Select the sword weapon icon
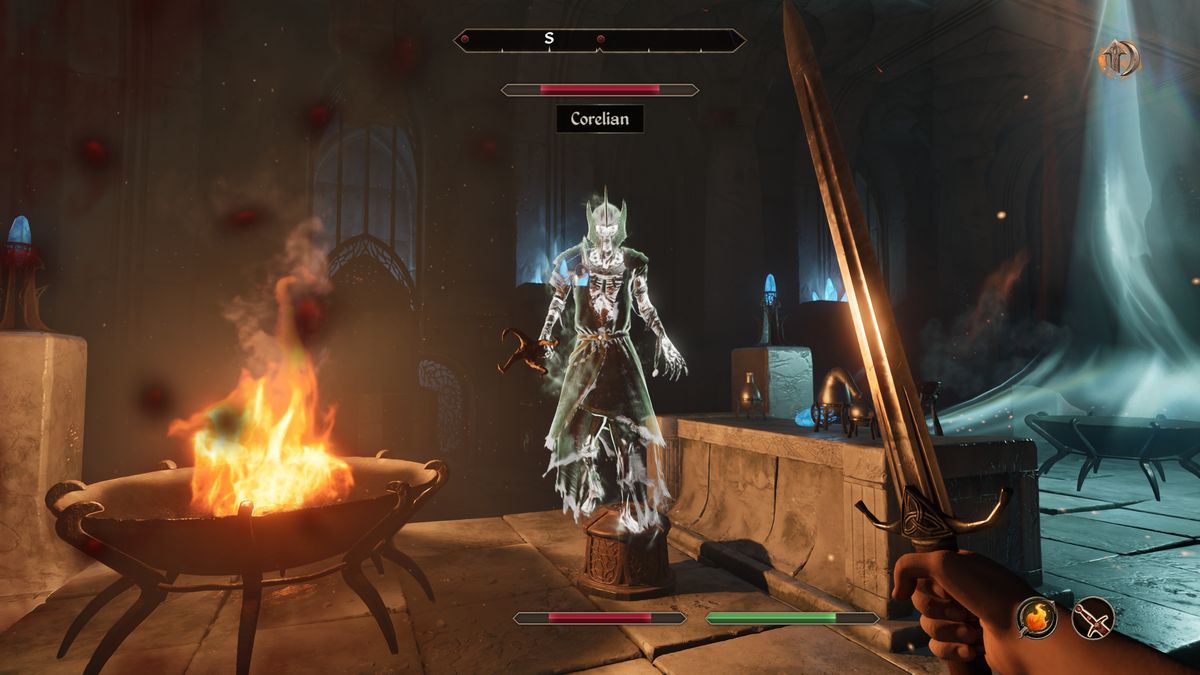Viewport: 1200px width, 675px height. click(1092, 617)
